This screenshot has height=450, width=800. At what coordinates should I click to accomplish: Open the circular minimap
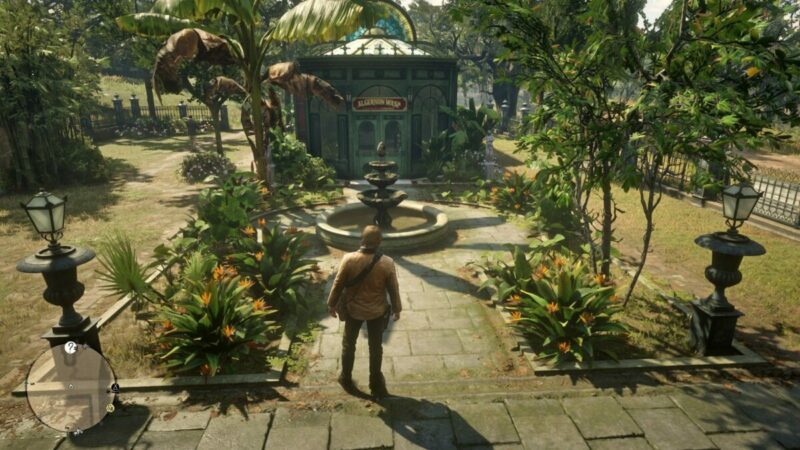click(x=70, y=386)
